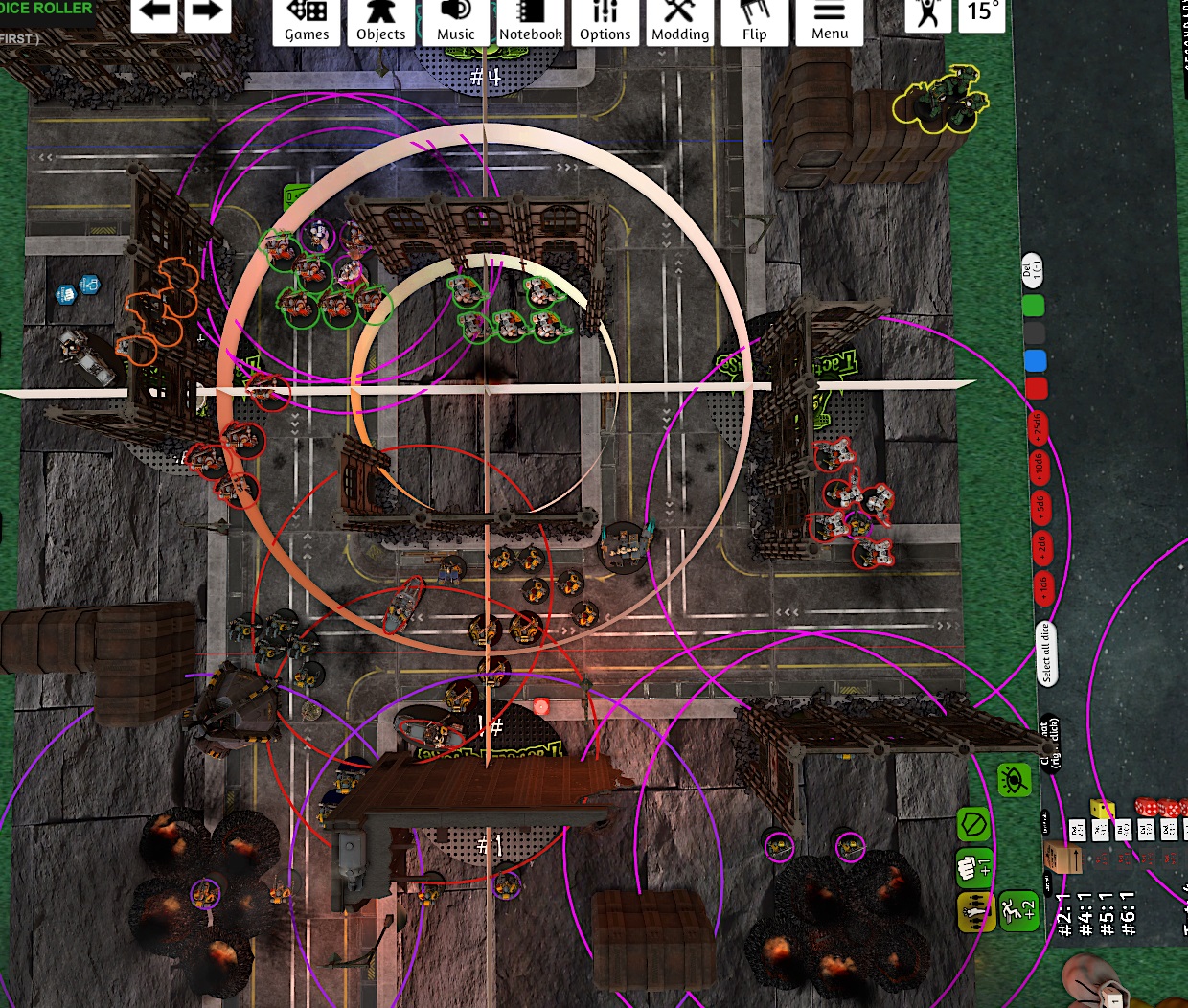Viewport: 1188px width, 1008px height.
Task: Open the Options menu
Action: 605,22
